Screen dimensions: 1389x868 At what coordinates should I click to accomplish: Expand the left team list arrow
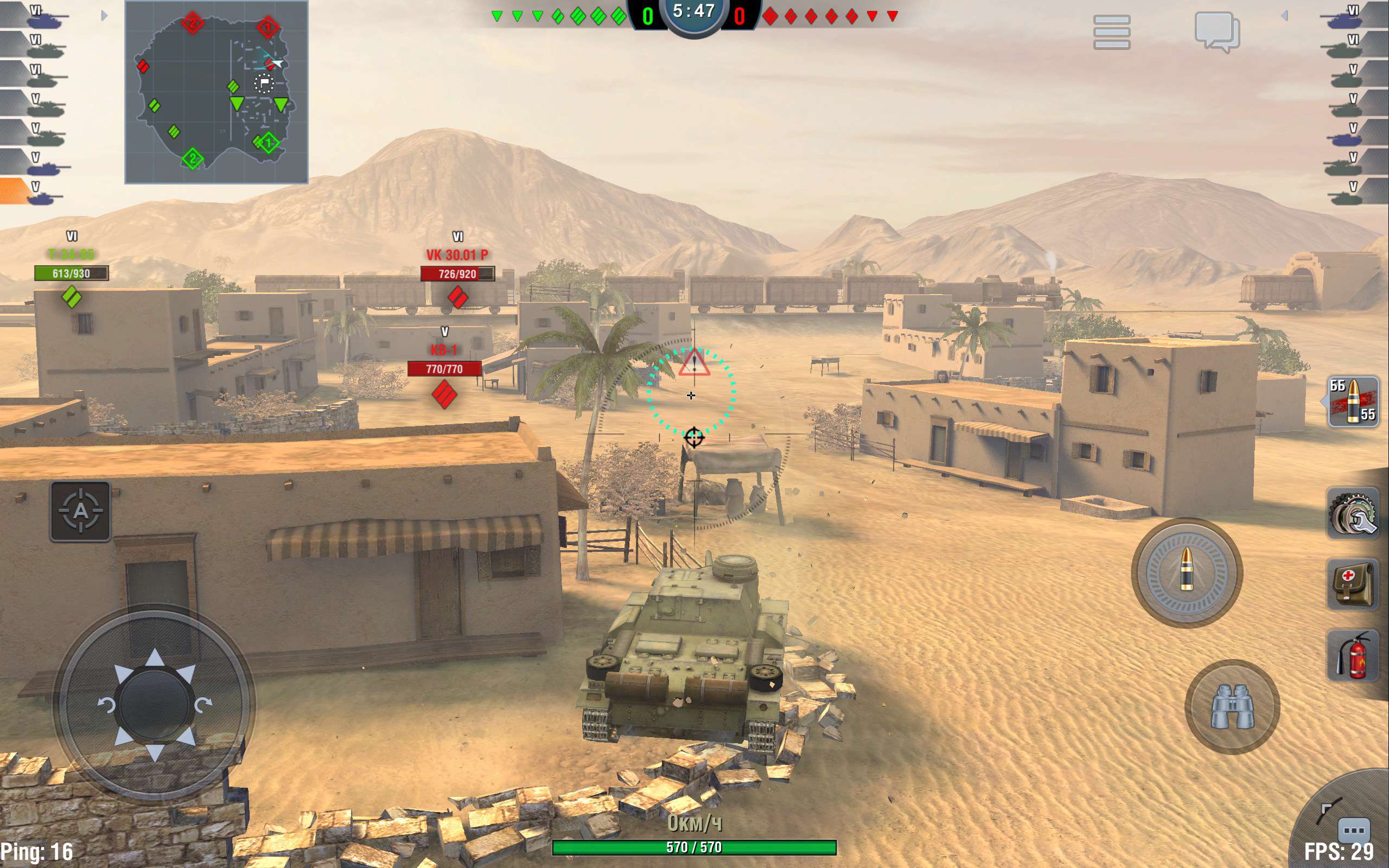point(104,16)
